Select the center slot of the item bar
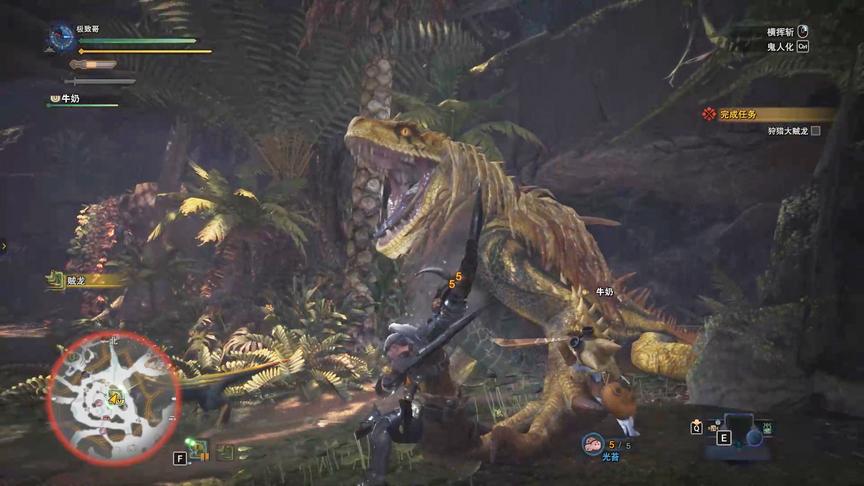The height and width of the screenshot is (486, 864). (x=737, y=427)
